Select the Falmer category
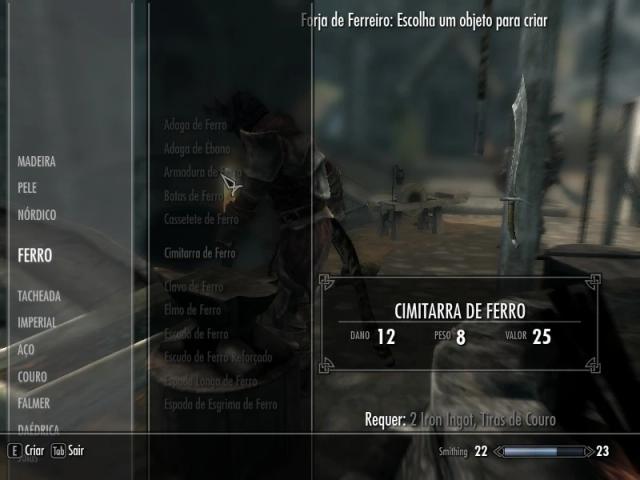This screenshot has width=640, height=480. pyautogui.click(x=34, y=404)
